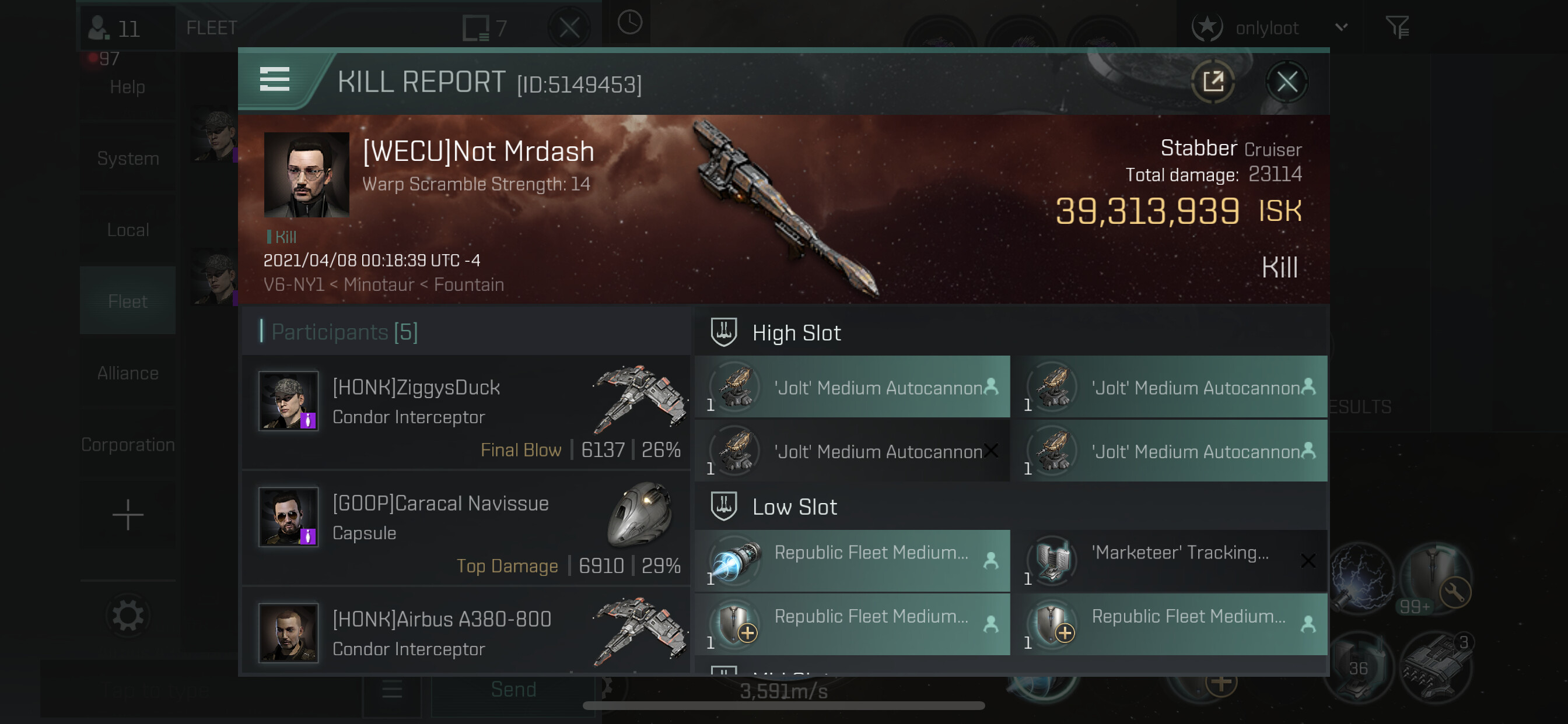Open the overview filter icon
Viewport: 1568px width, 724px height.
click(x=1397, y=28)
